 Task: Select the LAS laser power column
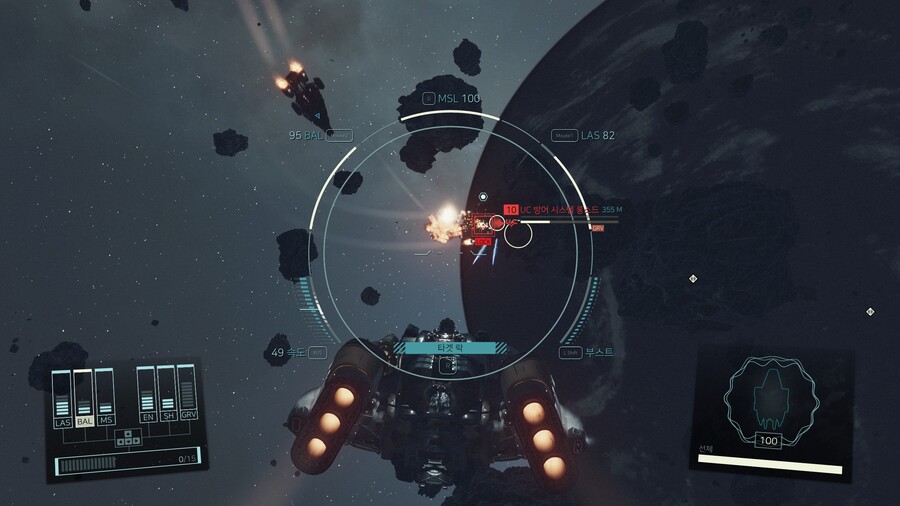click(x=62, y=400)
